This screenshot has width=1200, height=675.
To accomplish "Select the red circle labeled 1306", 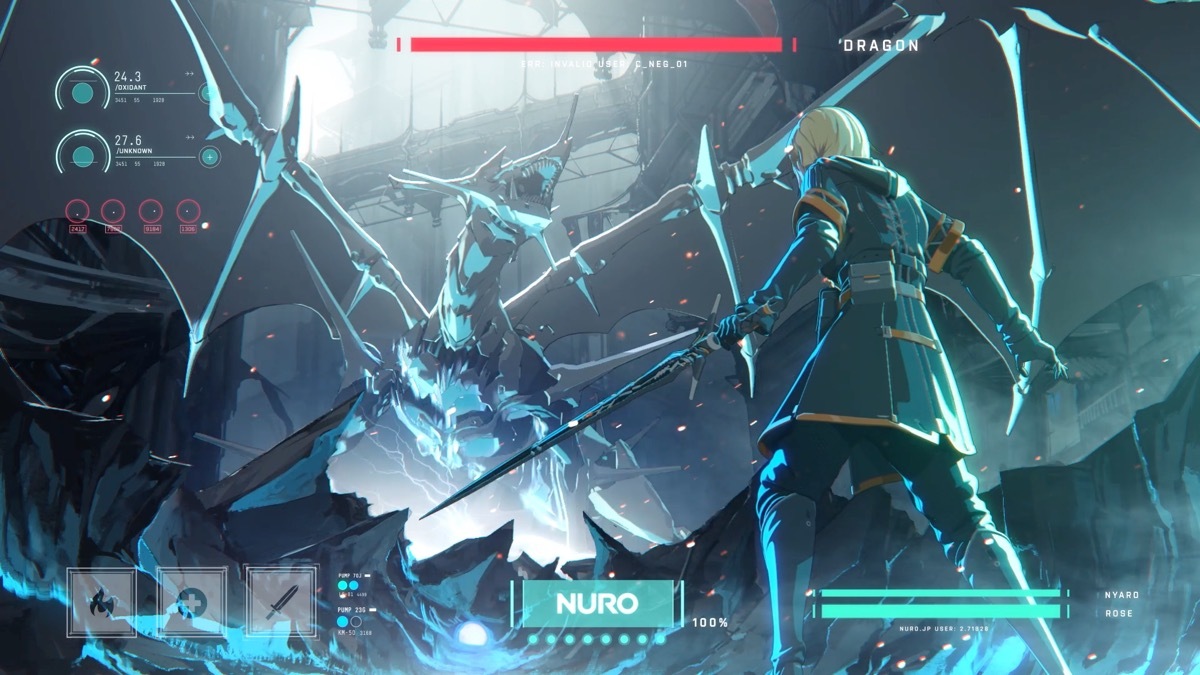I will click(188, 211).
